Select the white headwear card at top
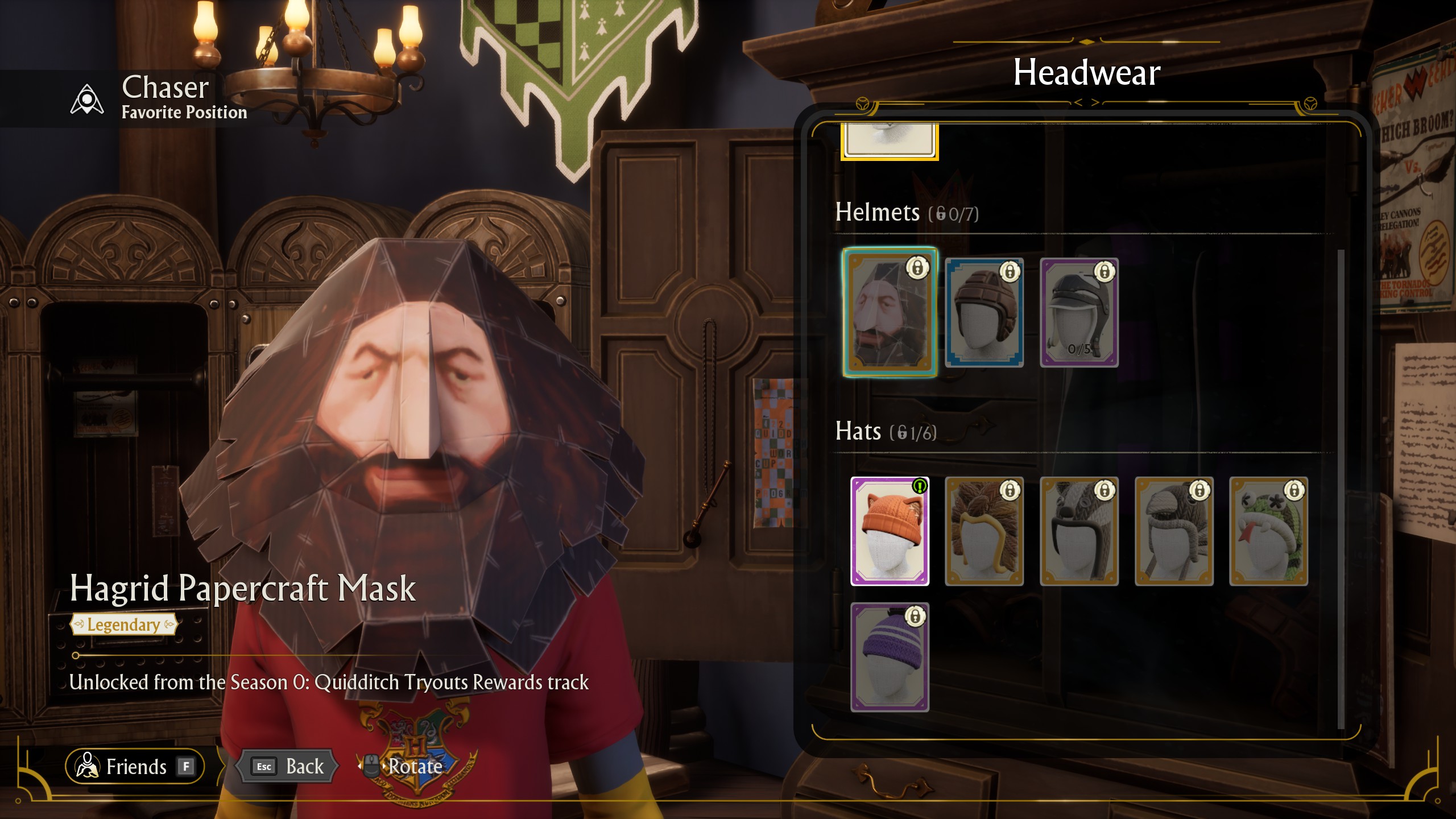Viewport: 1456px width, 819px height. tap(890, 140)
